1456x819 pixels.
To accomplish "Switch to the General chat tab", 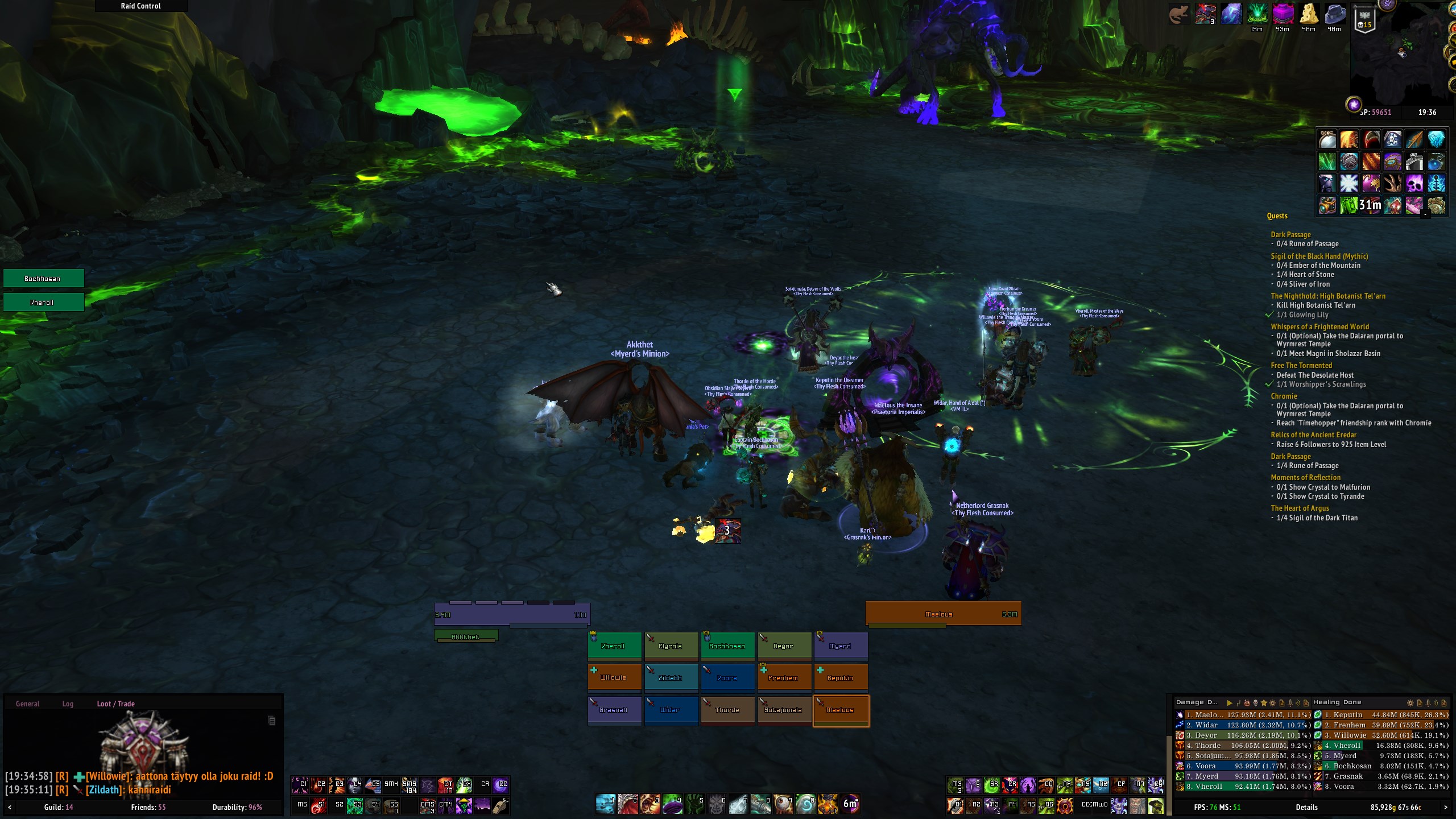I will pos(27,704).
